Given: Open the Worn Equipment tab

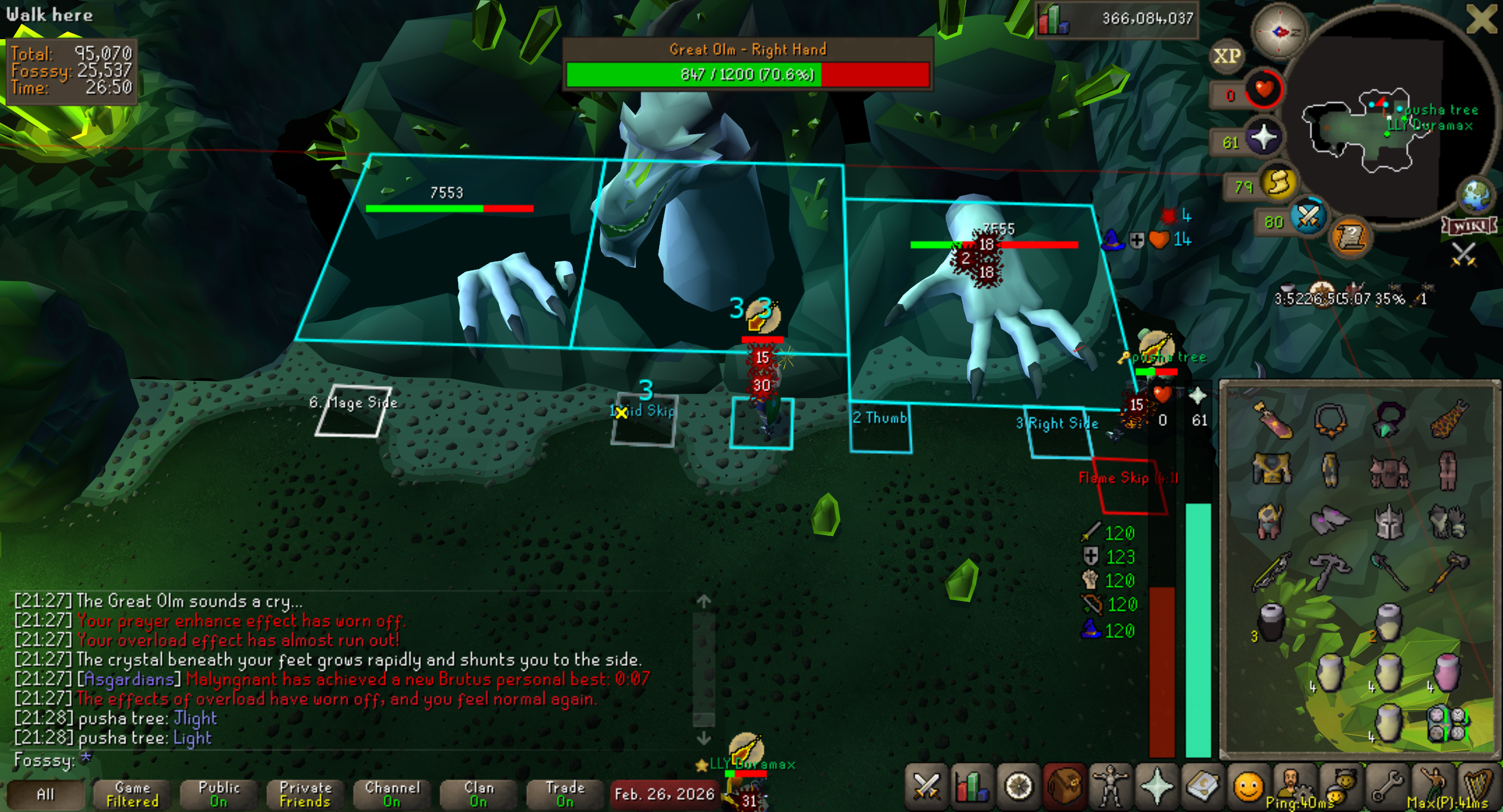Looking at the screenshot, I should [x=1110, y=788].
